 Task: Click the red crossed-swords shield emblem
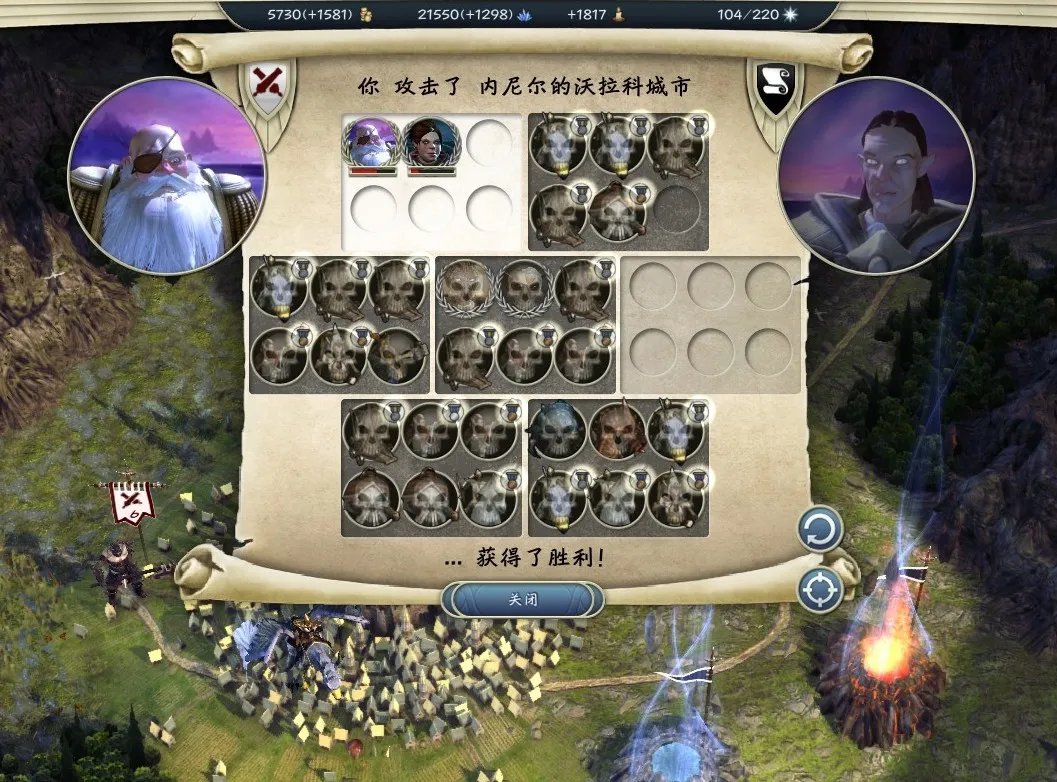[x=266, y=87]
